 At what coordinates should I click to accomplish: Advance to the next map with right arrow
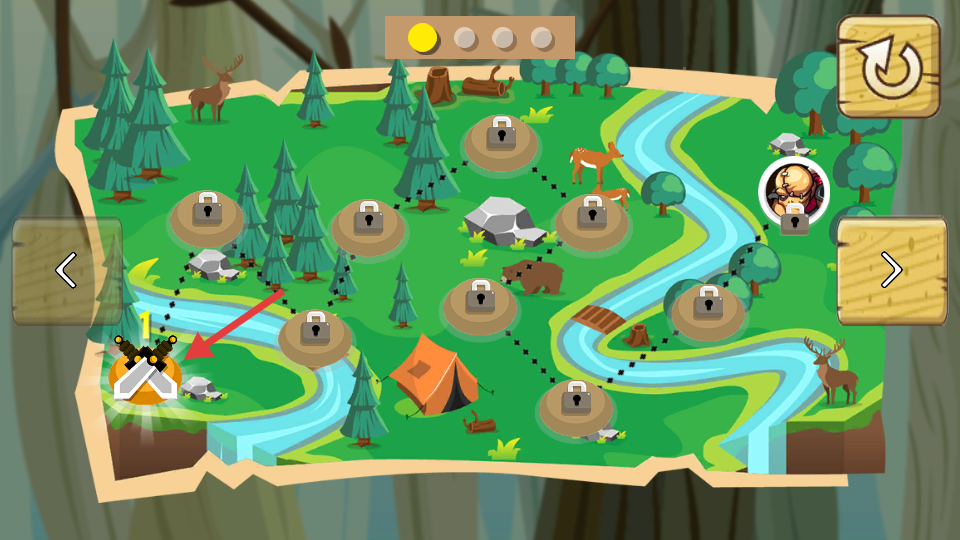pos(891,270)
